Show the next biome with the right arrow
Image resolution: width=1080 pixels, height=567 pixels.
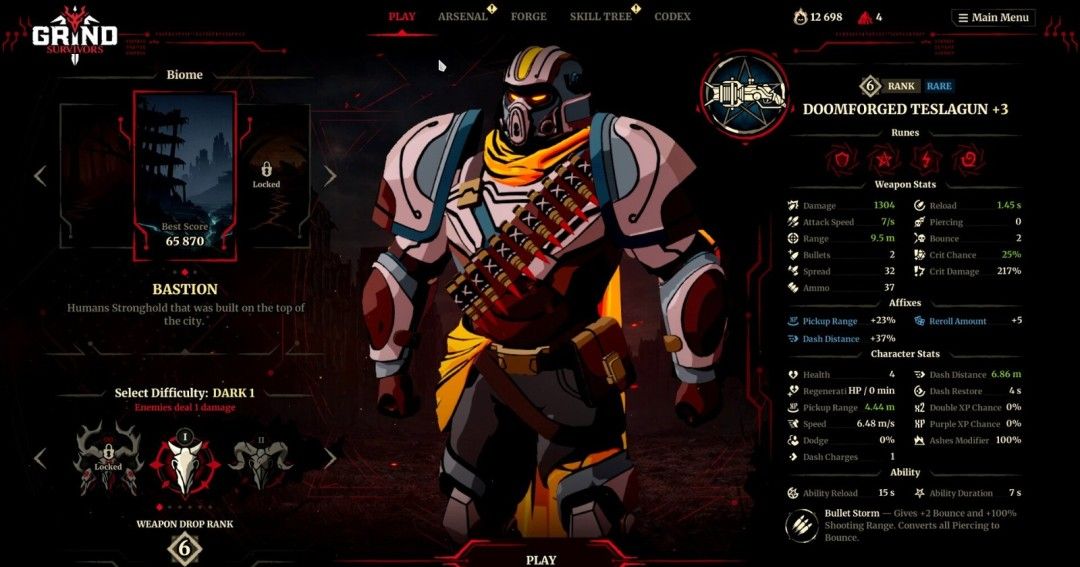329,176
